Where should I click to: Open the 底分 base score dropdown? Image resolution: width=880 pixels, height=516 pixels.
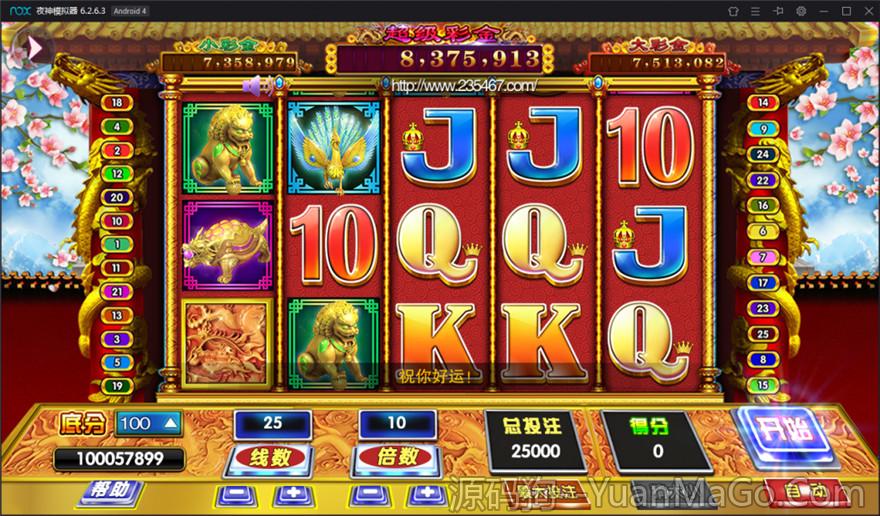click(x=150, y=424)
